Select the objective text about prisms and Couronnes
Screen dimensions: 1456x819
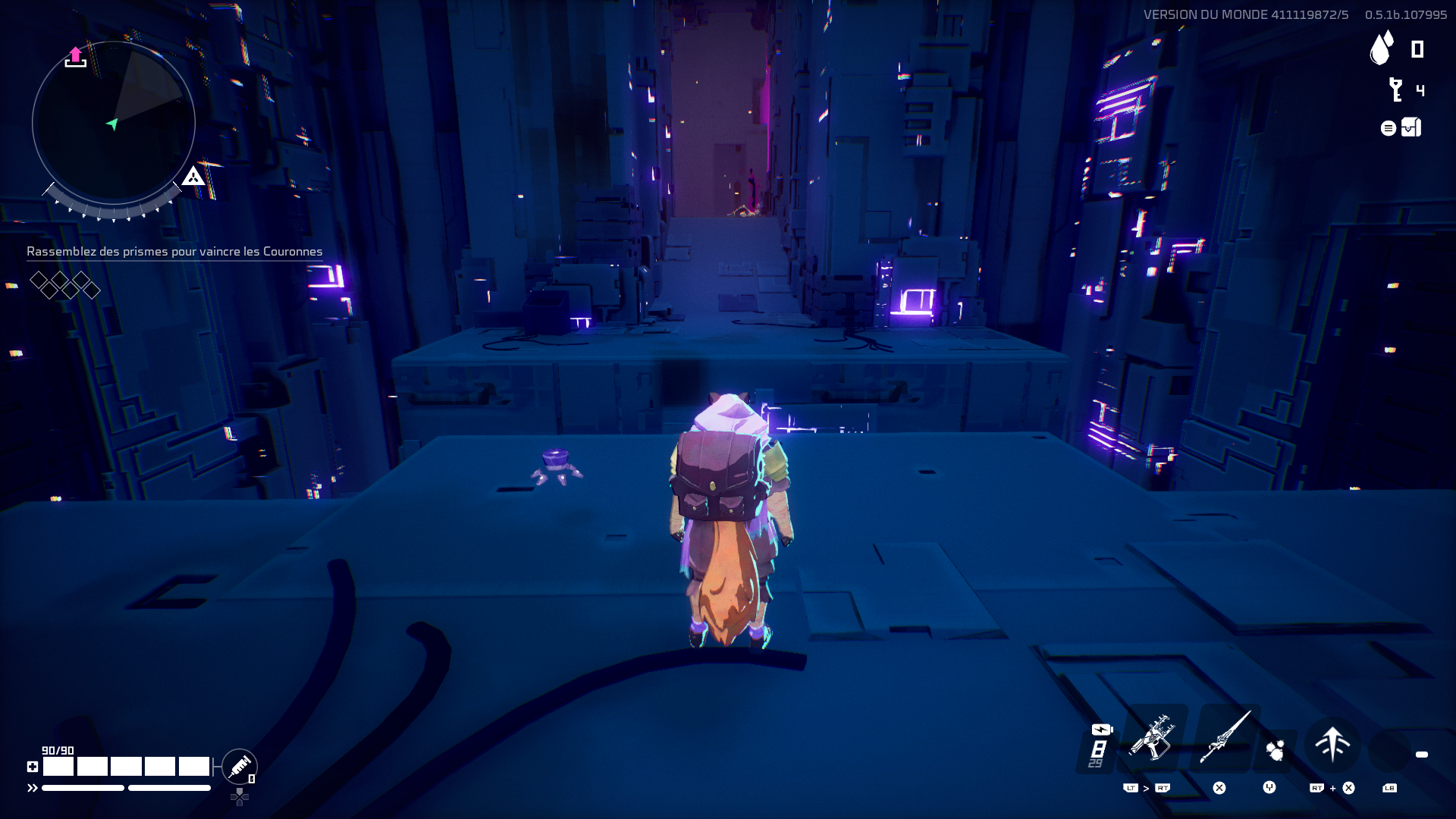(174, 252)
